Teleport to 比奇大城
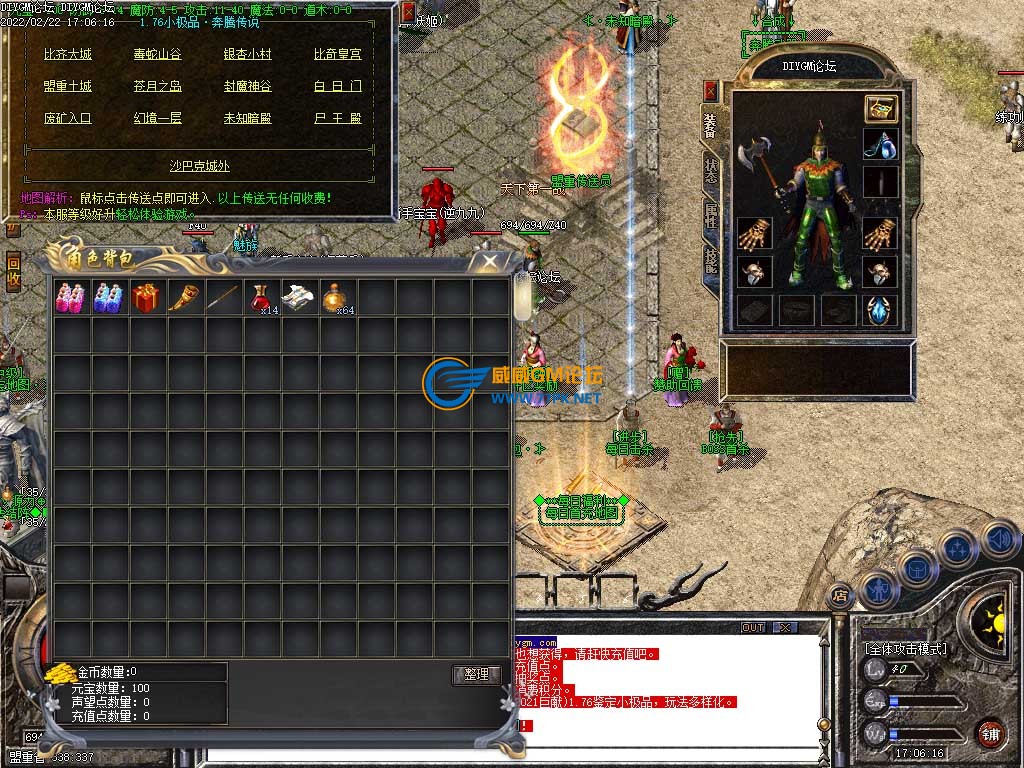Image resolution: width=1024 pixels, height=768 pixels. coord(68,54)
